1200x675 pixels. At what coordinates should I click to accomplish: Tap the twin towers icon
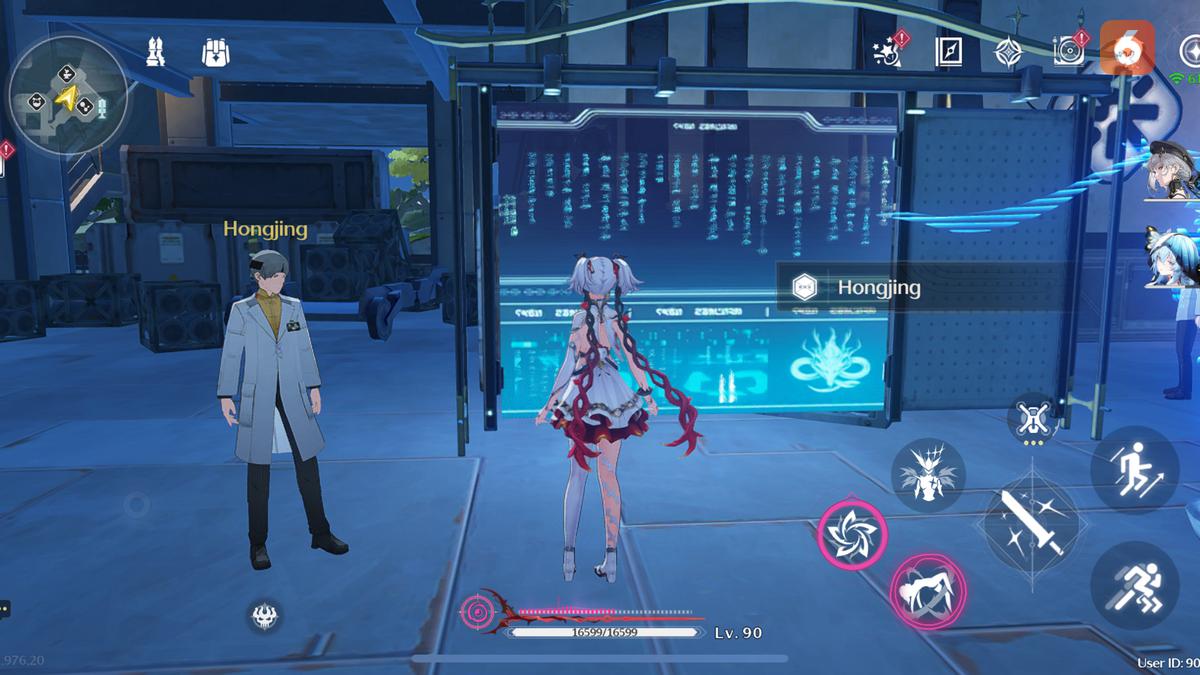157,52
